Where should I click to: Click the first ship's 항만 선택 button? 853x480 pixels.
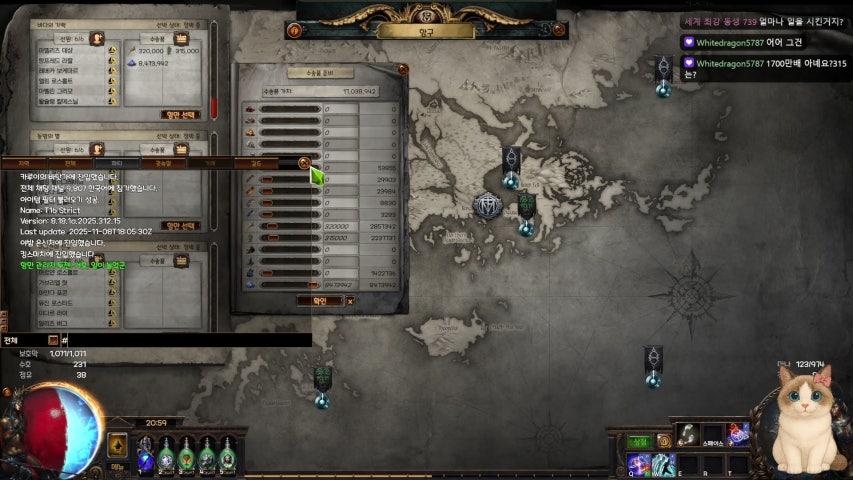(180, 114)
